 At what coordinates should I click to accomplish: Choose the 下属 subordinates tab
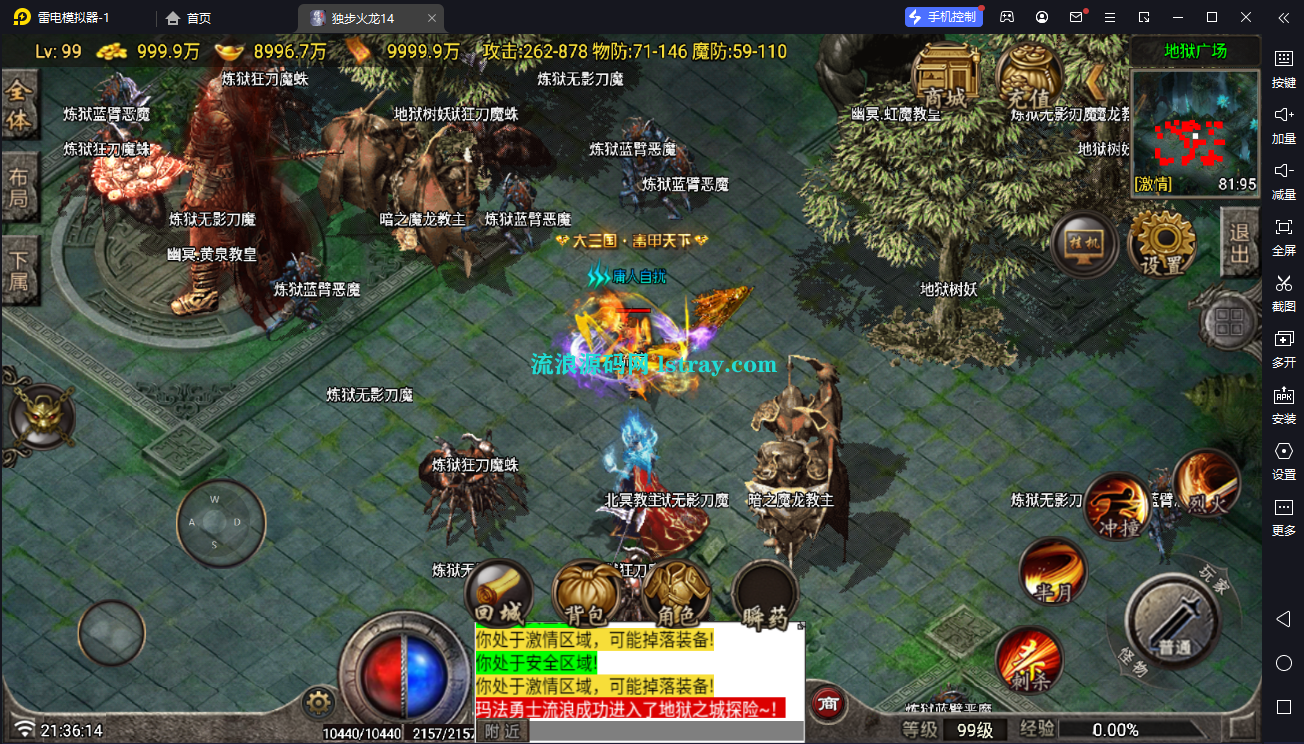pyautogui.click(x=19, y=270)
